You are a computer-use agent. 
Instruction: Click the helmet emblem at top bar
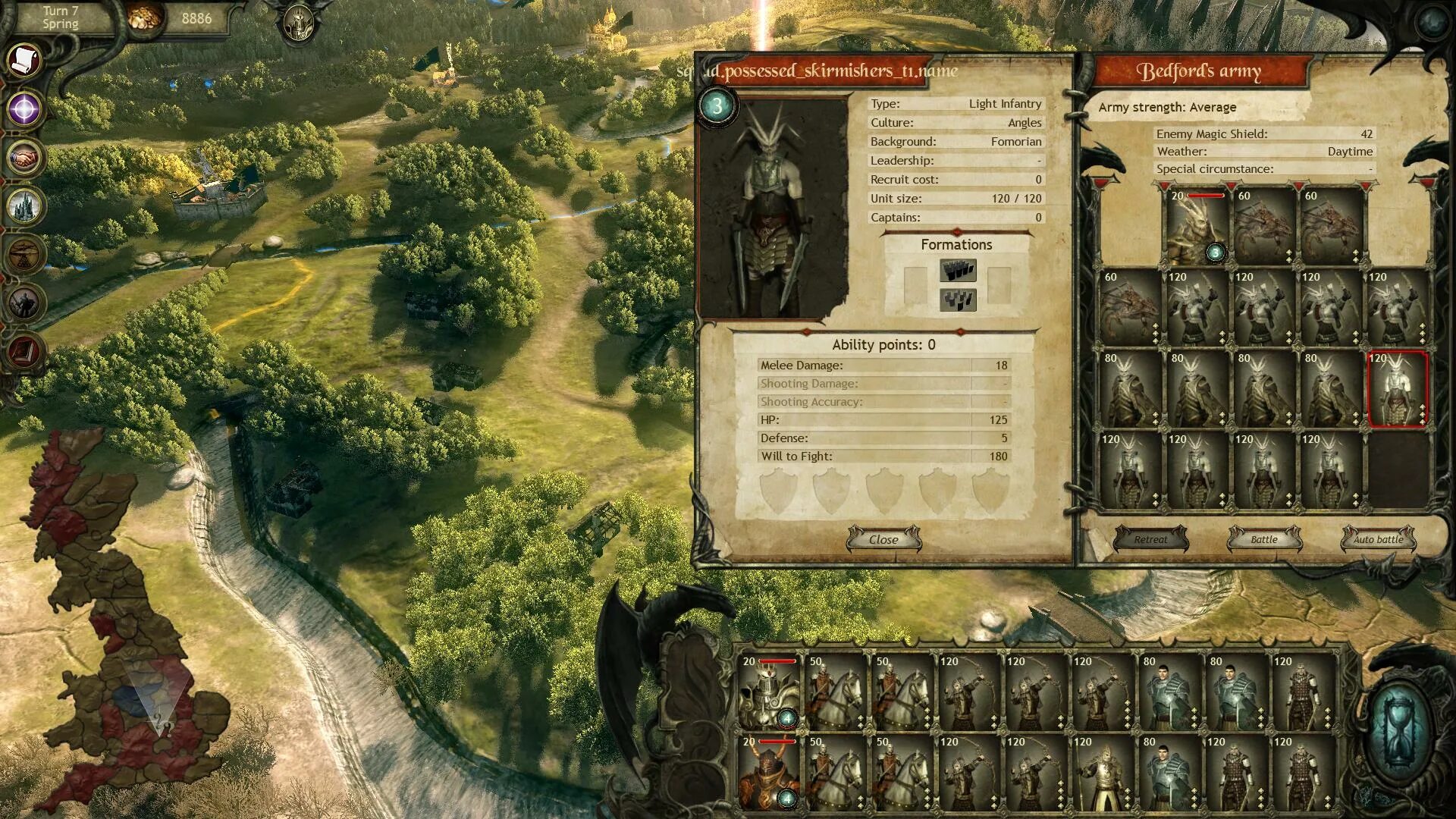tap(298, 23)
